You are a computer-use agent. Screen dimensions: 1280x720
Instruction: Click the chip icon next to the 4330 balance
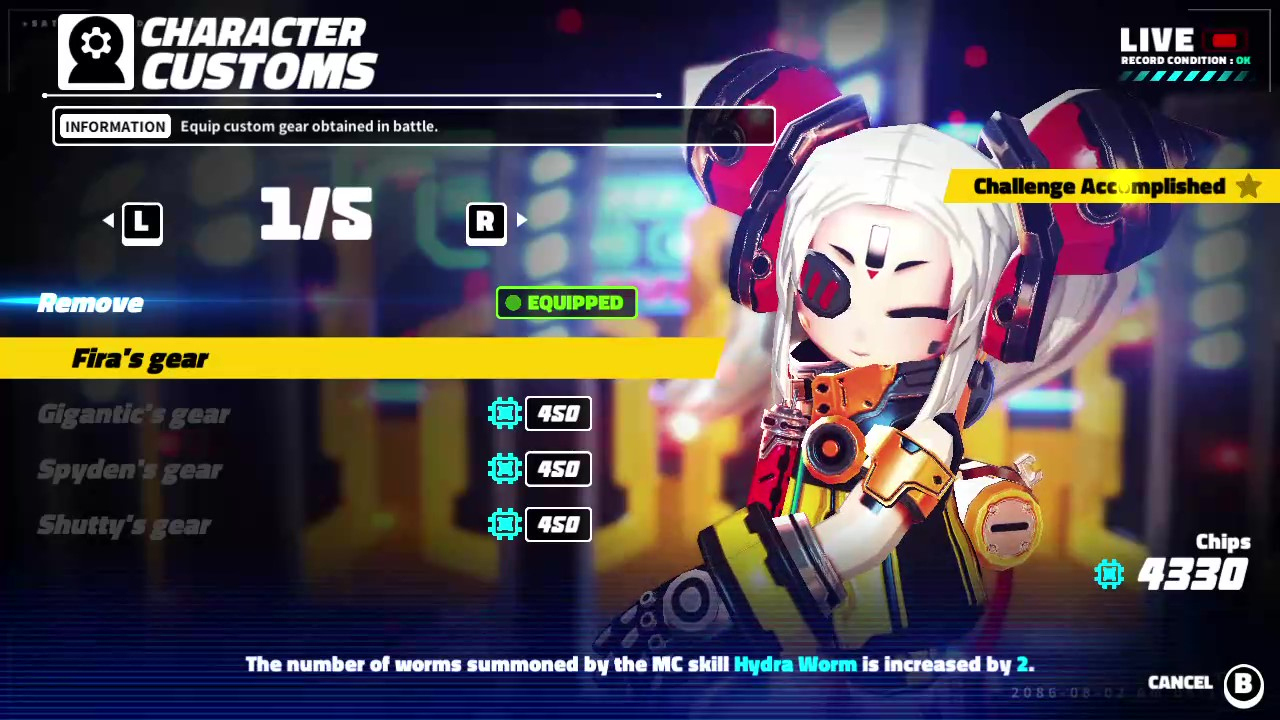[1110, 573]
